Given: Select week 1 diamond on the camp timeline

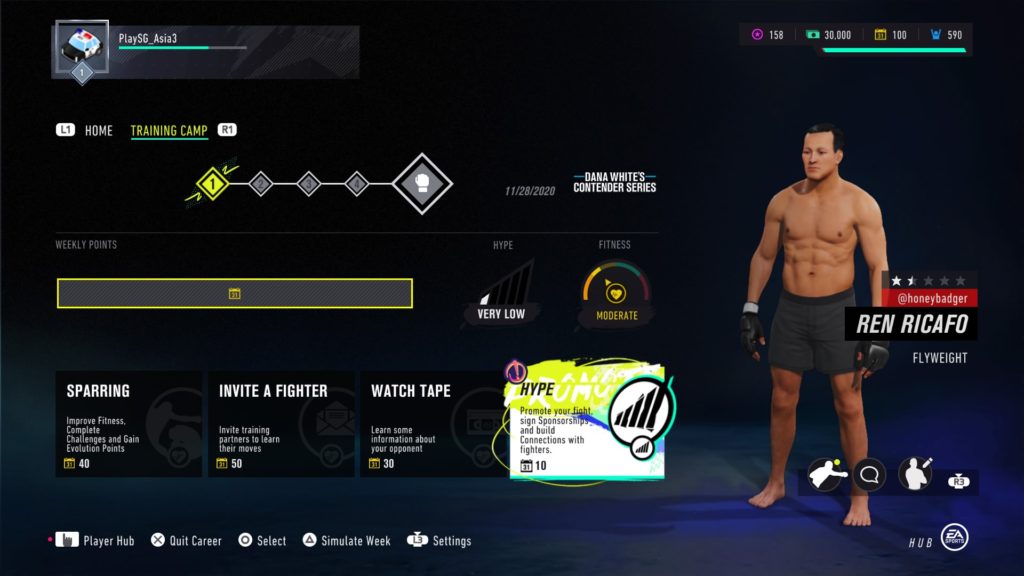Looking at the screenshot, I should coord(212,183).
